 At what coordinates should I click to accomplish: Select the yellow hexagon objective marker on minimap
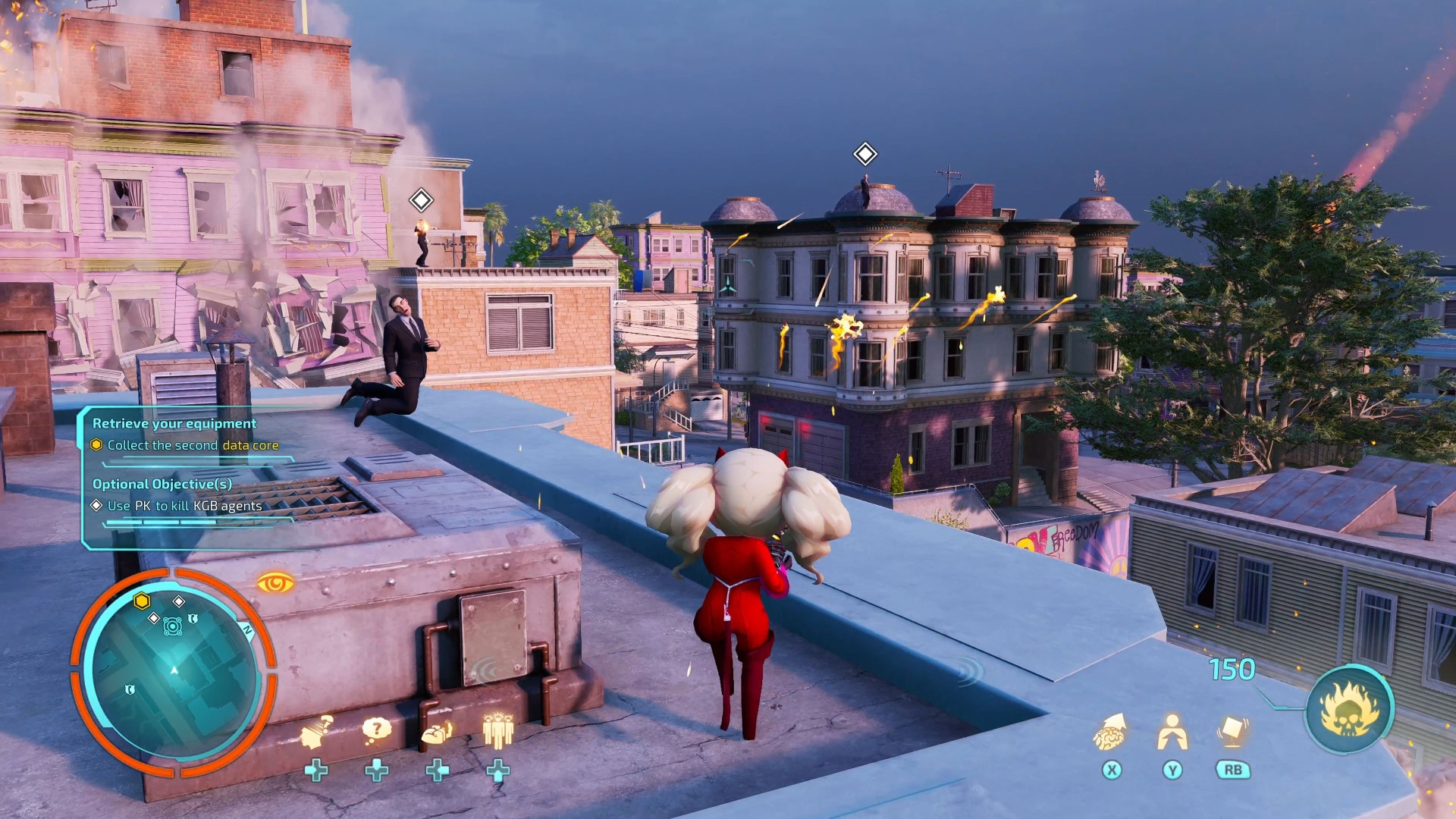tap(142, 601)
